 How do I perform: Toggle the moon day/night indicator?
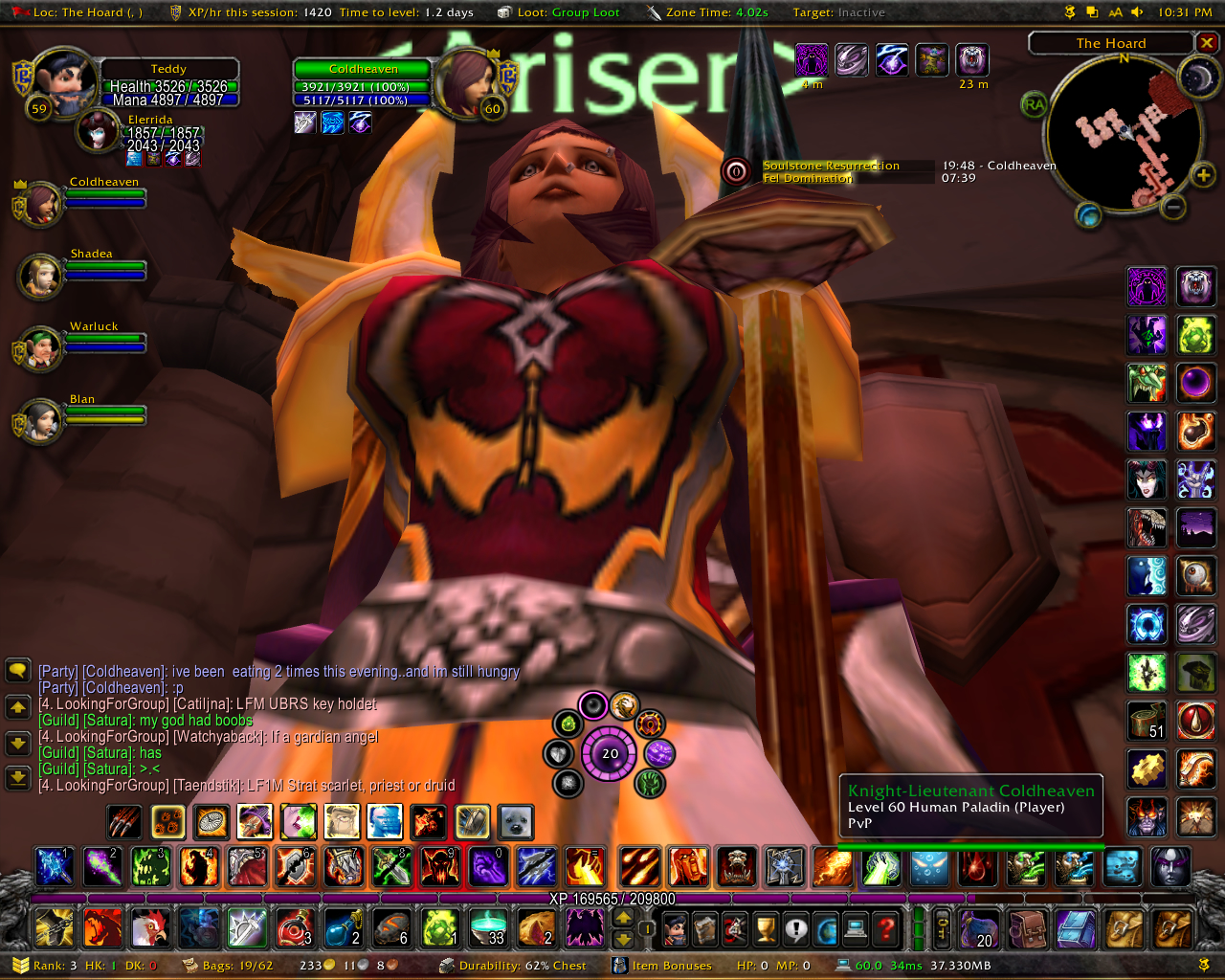(x=1197, y=78)
